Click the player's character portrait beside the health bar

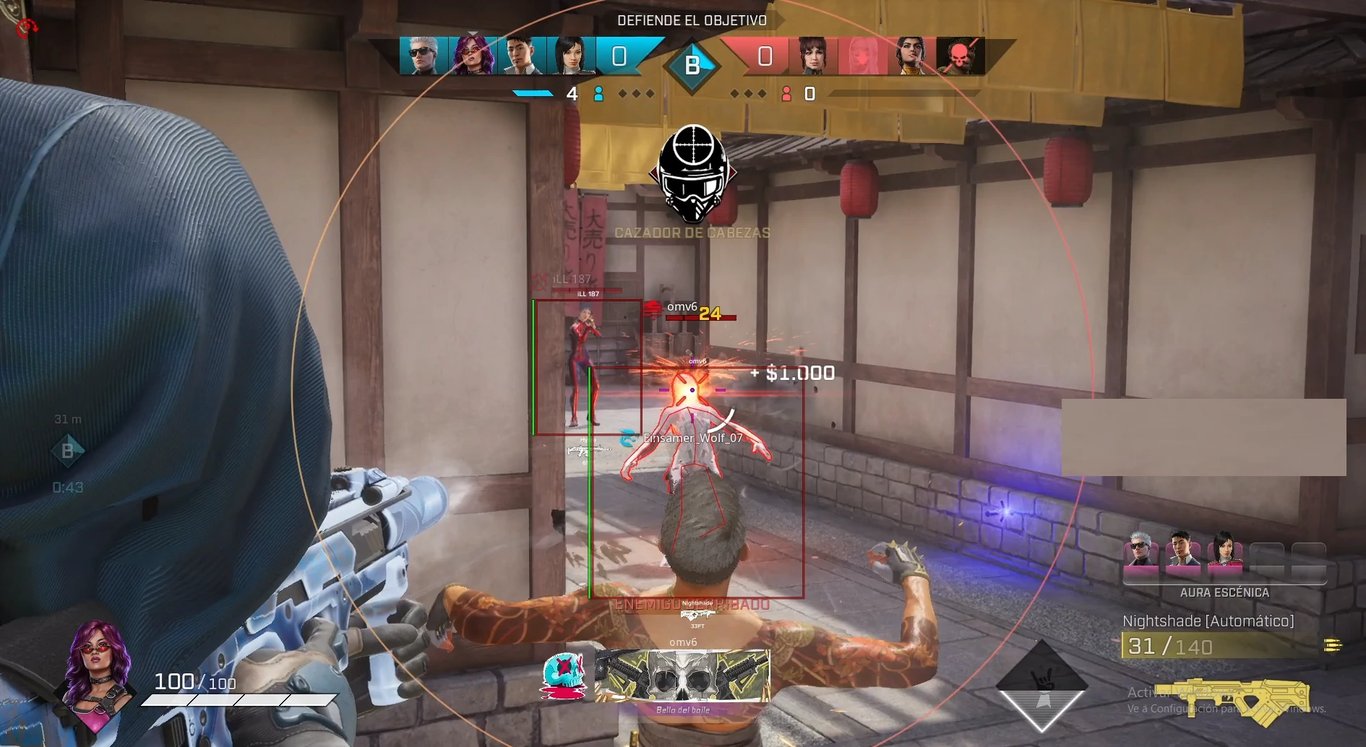tap(97, 662)
